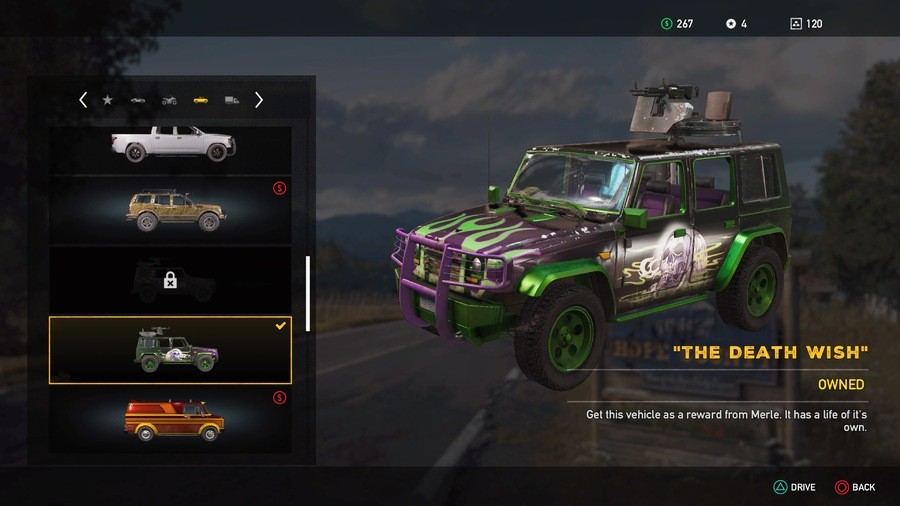The width and height of the screenshot is (900, 506).
Task: Pick the Death Wish green and purple jeep
Action: pyautogui.click(x=171, y=350)
